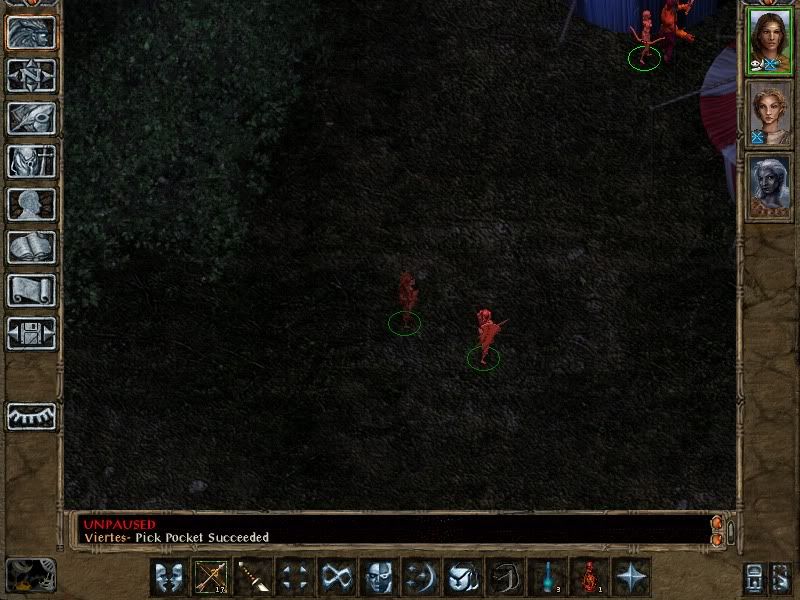Open the character record head-profile button
800x600 pixels.
[x=31, y=204]
